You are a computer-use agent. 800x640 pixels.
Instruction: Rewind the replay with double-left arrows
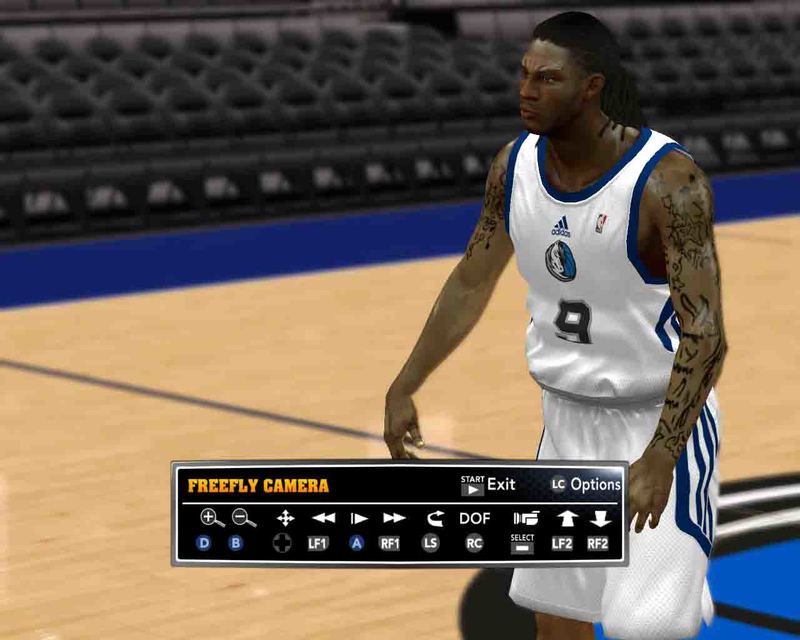(323, 518)
